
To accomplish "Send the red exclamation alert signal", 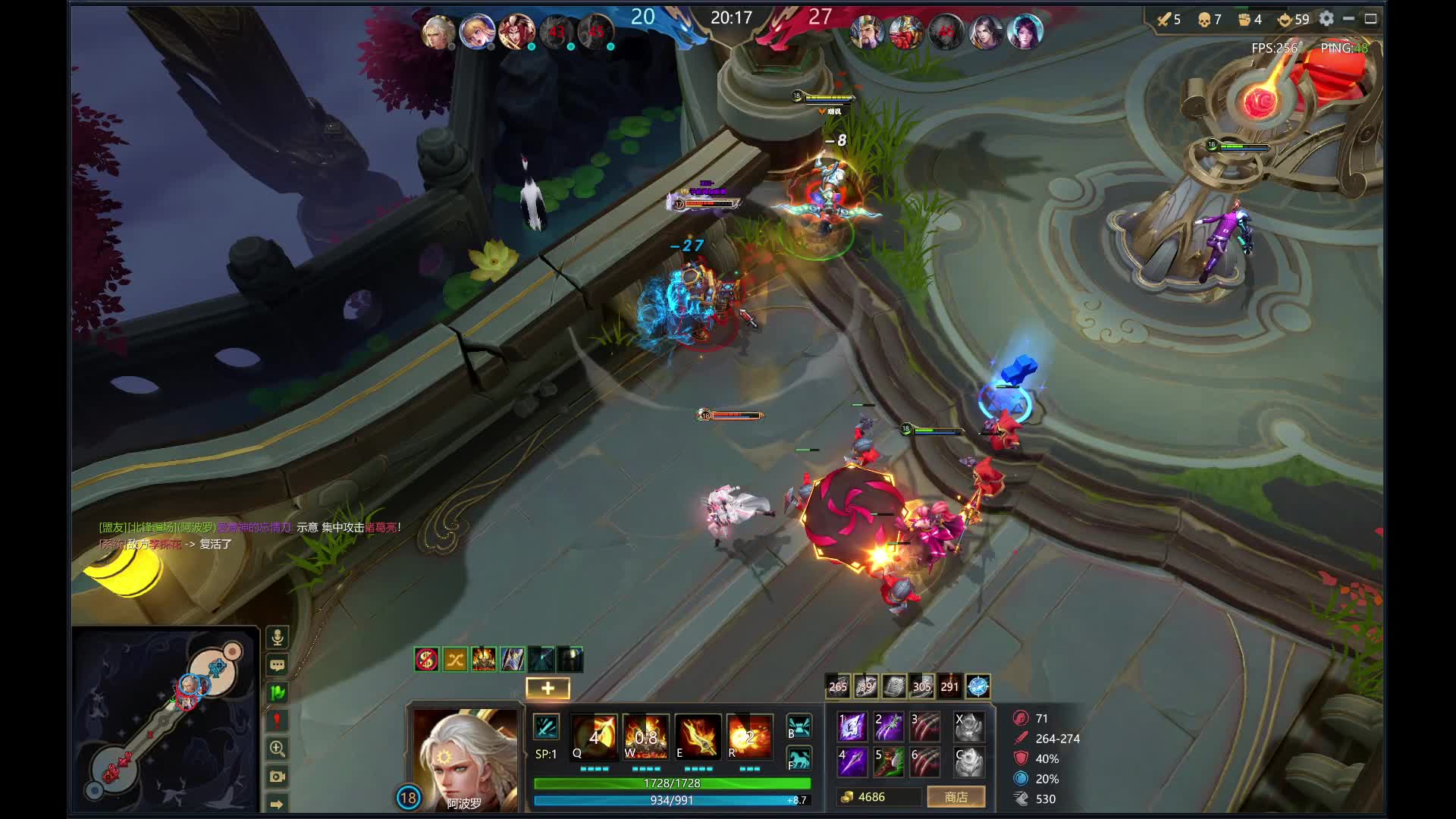I will click(278, 720).
